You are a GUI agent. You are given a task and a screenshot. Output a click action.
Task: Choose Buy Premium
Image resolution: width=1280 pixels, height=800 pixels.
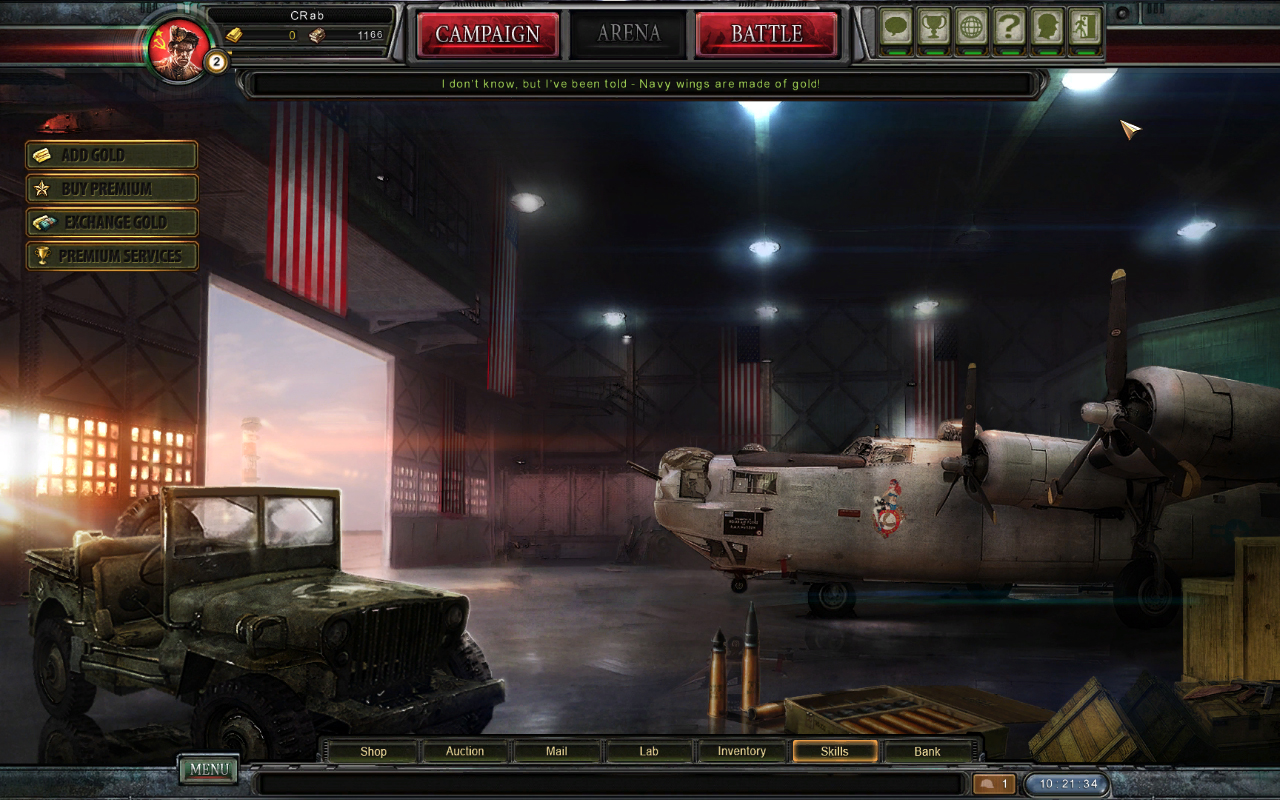click(112, 188)
